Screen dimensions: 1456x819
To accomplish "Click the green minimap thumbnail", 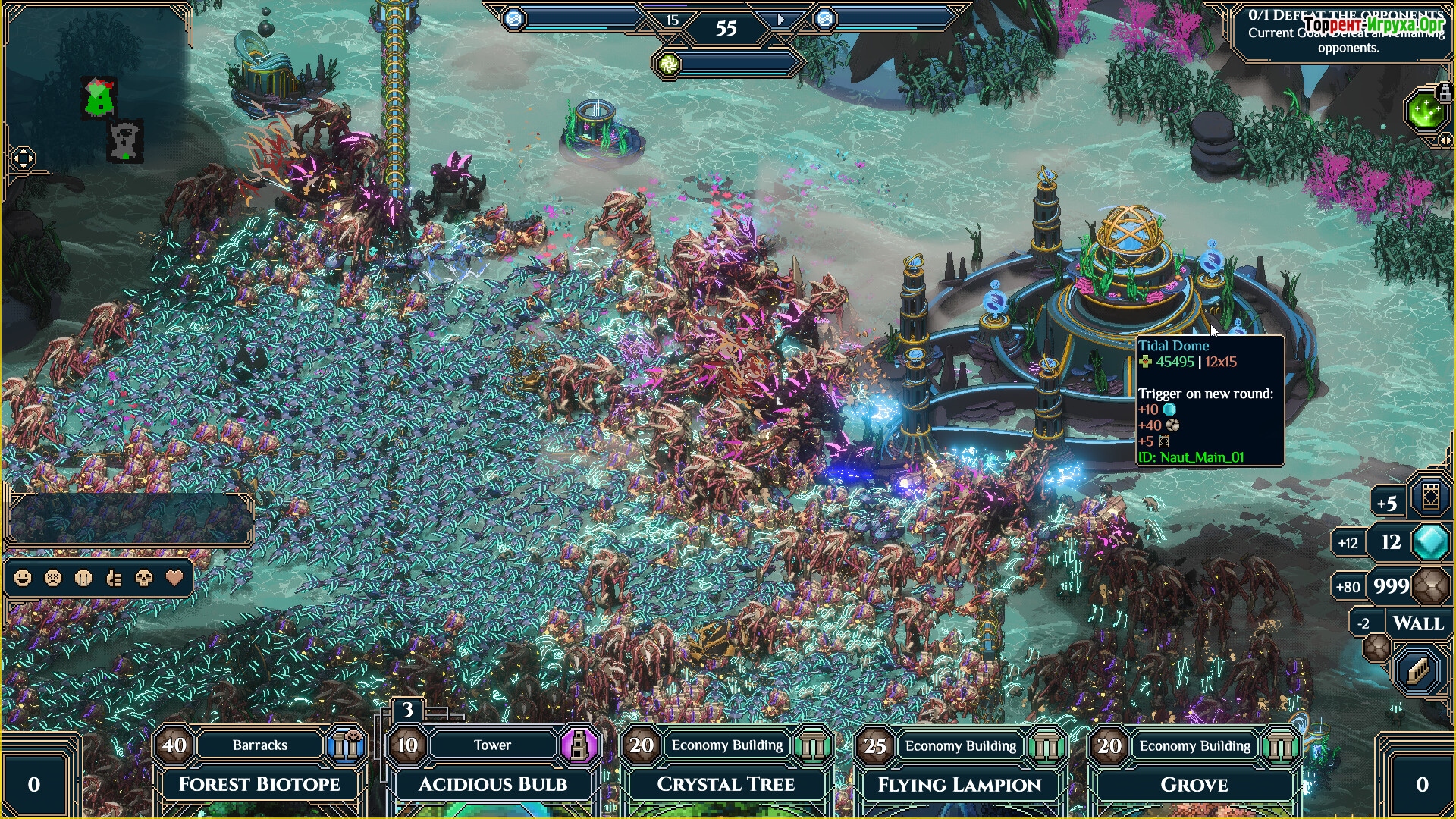I will coord(99,98).
